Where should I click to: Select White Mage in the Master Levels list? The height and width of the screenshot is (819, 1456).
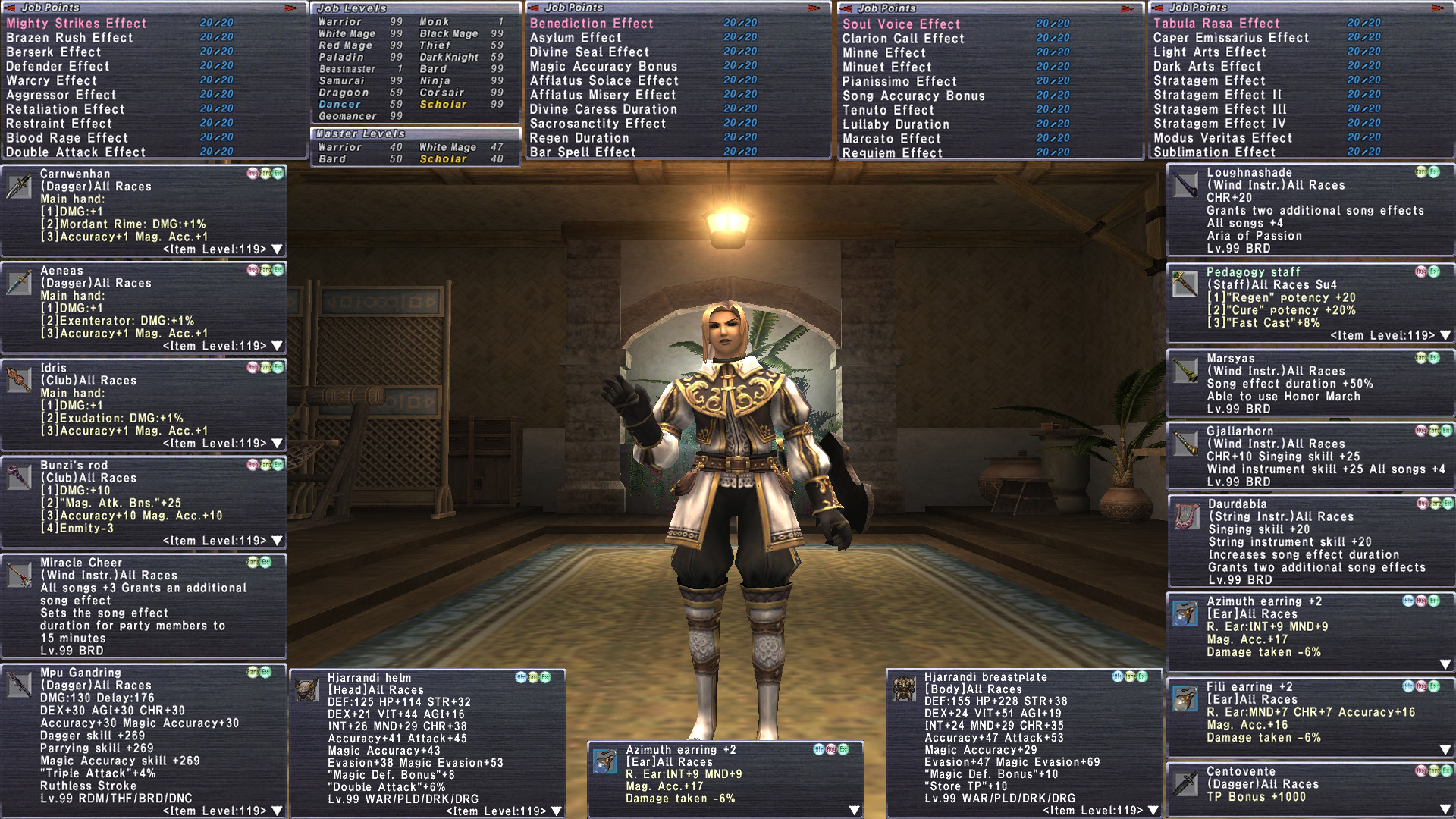(x=447, y=147)
